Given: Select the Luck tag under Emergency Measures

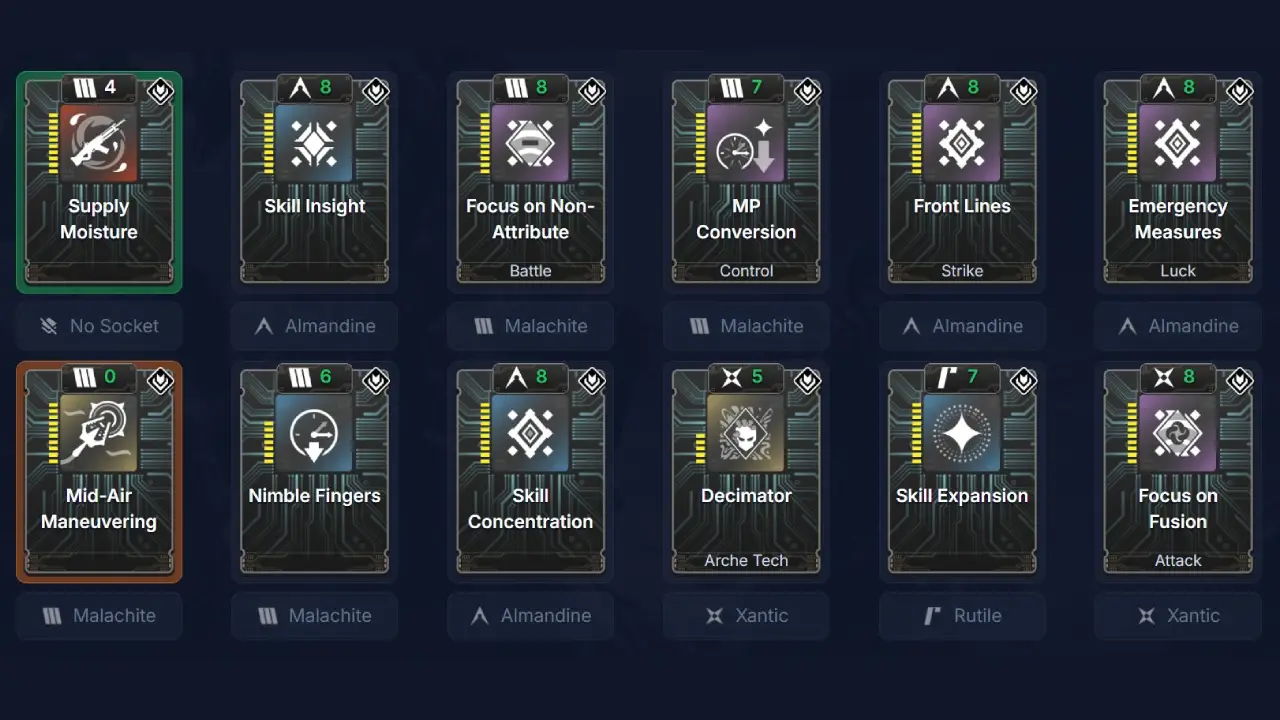Looking at the screenshot, I should point(1178,271).
